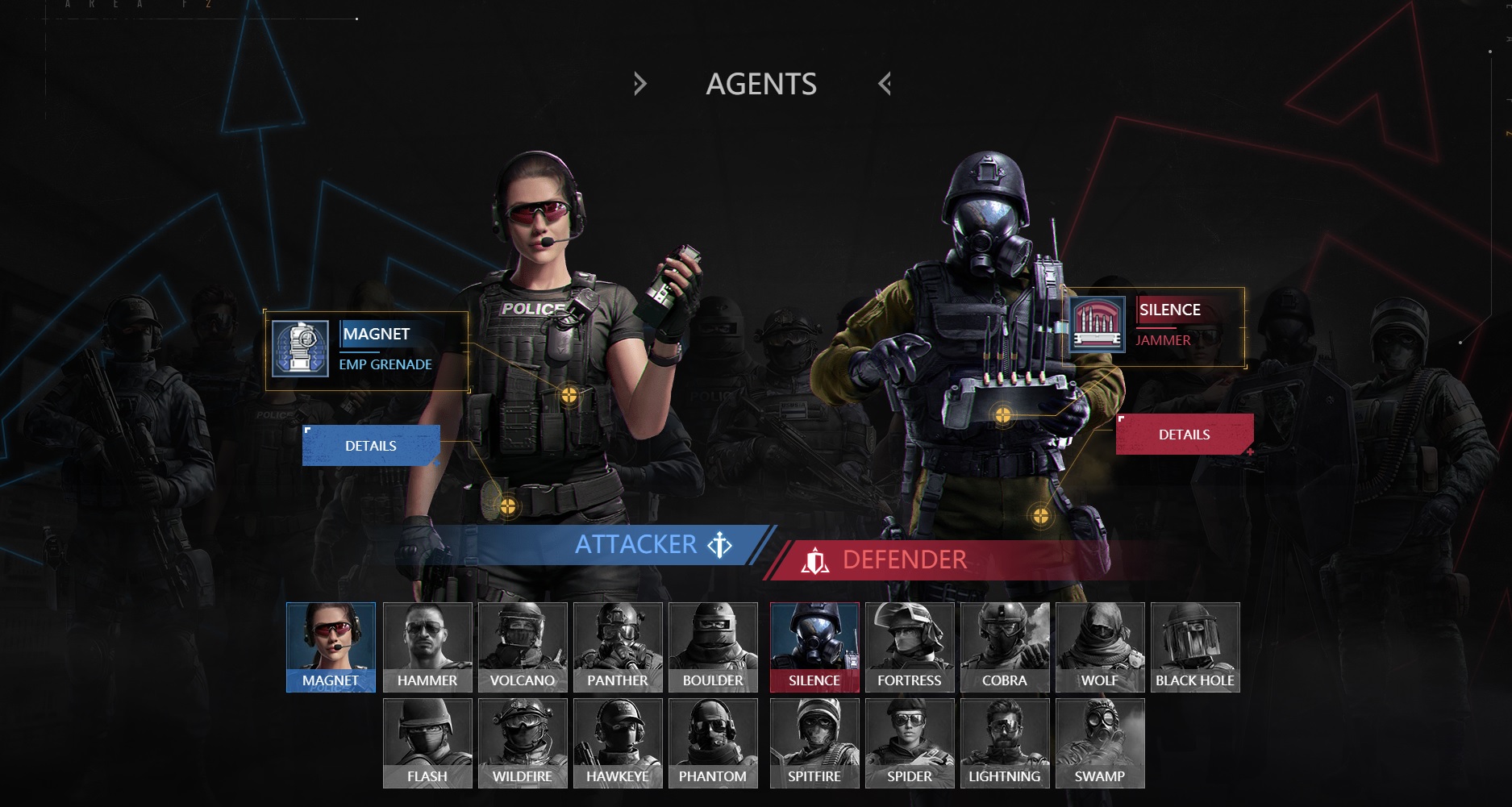Pick the Lightning defender tile
This screenshot has height=807, width=1512.
(x=1005, y=743)
